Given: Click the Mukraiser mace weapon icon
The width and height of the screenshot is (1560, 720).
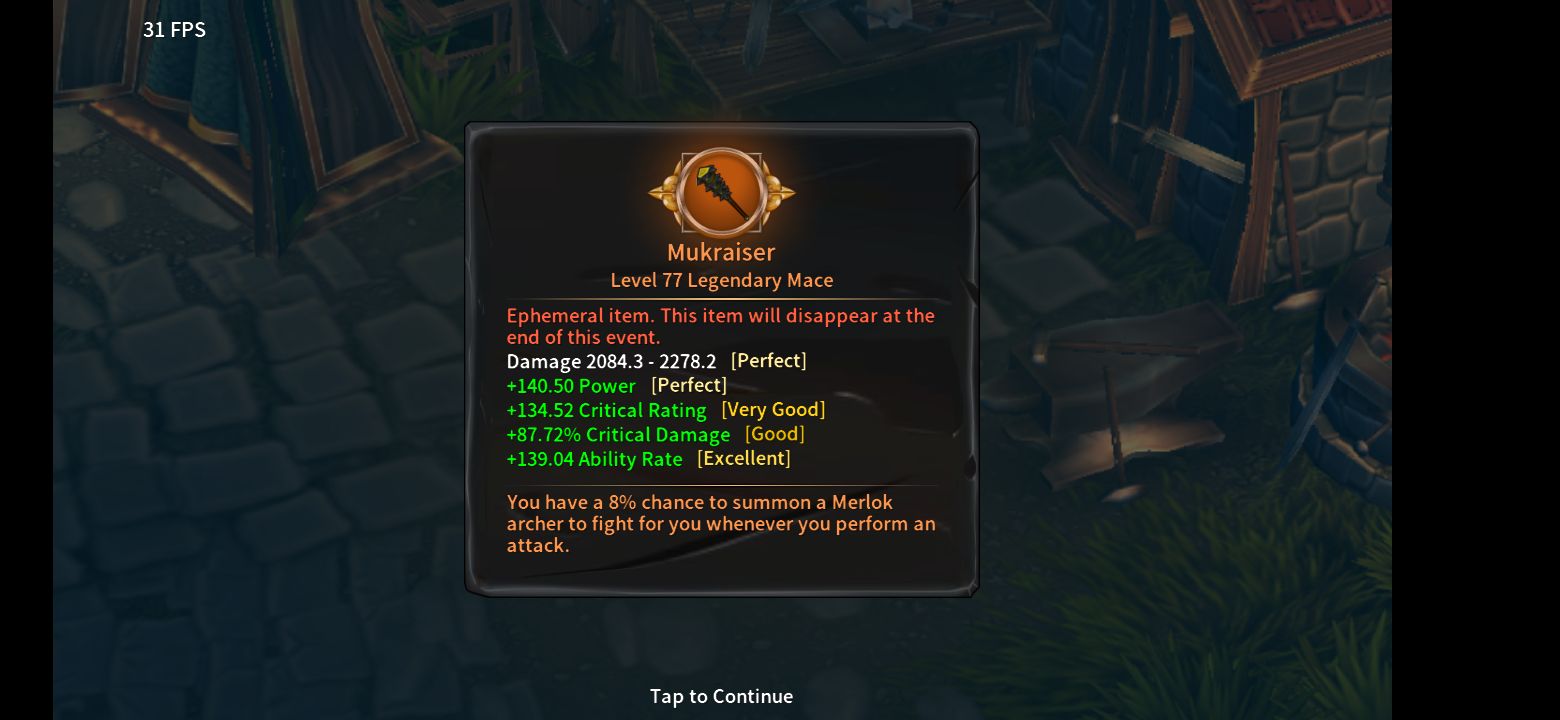Looking at the screenshot, I should pyautogui.click(x=721, y=192).
